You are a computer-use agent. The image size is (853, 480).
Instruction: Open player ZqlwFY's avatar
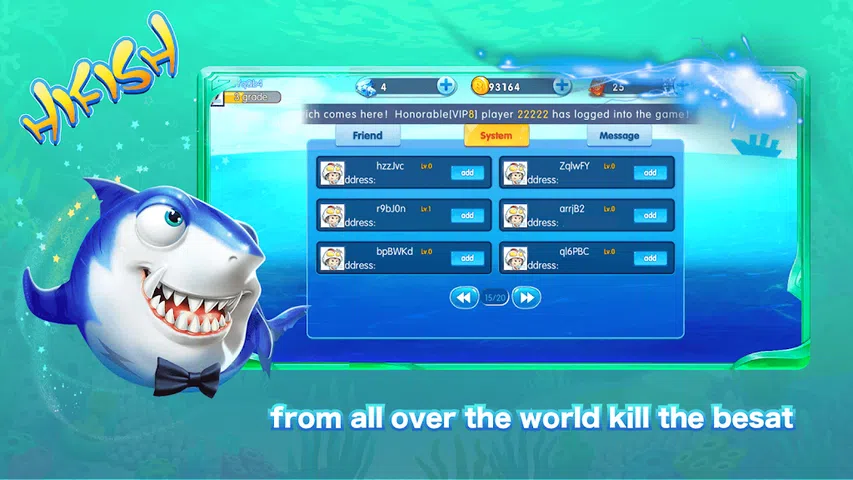pos(514,173)
